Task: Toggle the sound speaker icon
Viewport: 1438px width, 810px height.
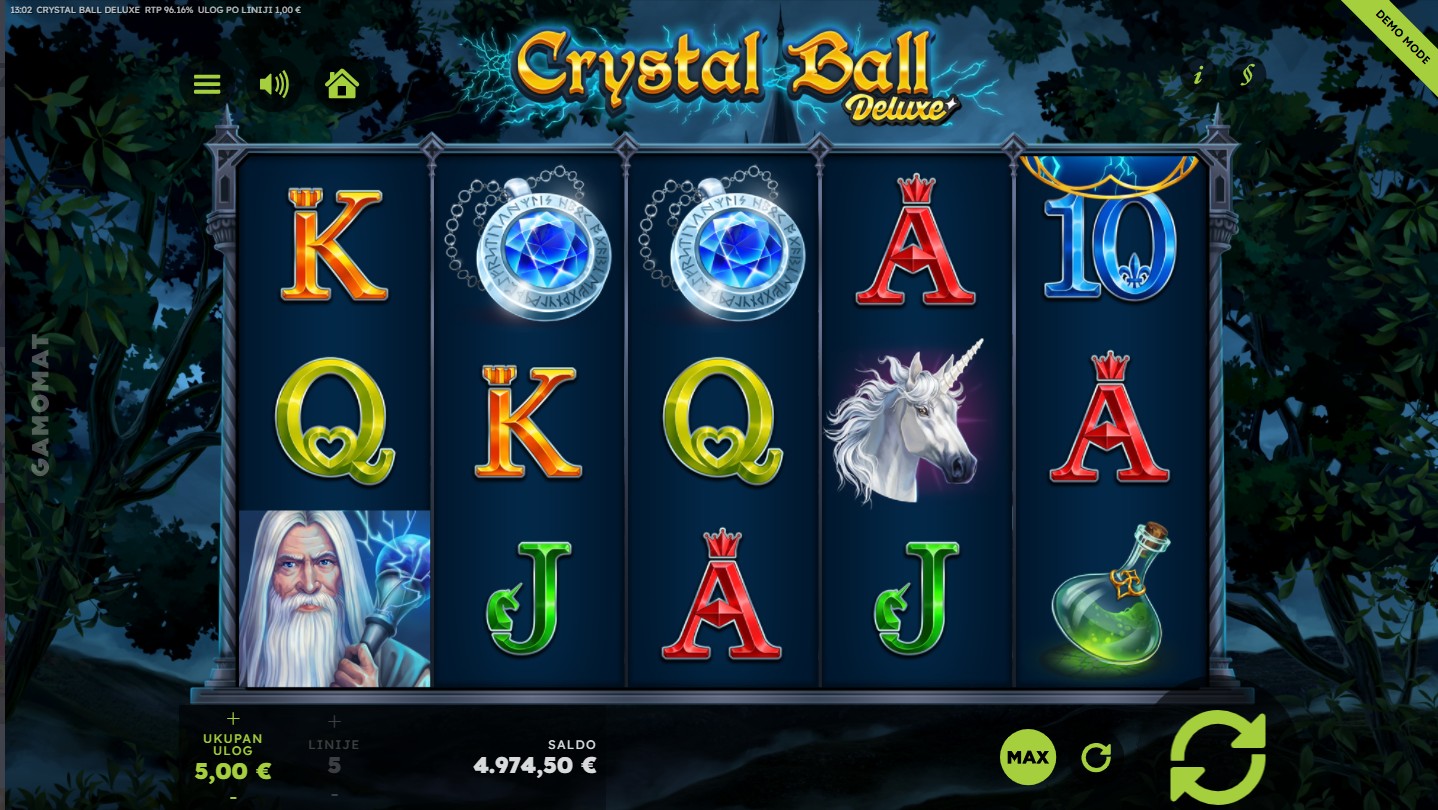Action: (273, 84)
